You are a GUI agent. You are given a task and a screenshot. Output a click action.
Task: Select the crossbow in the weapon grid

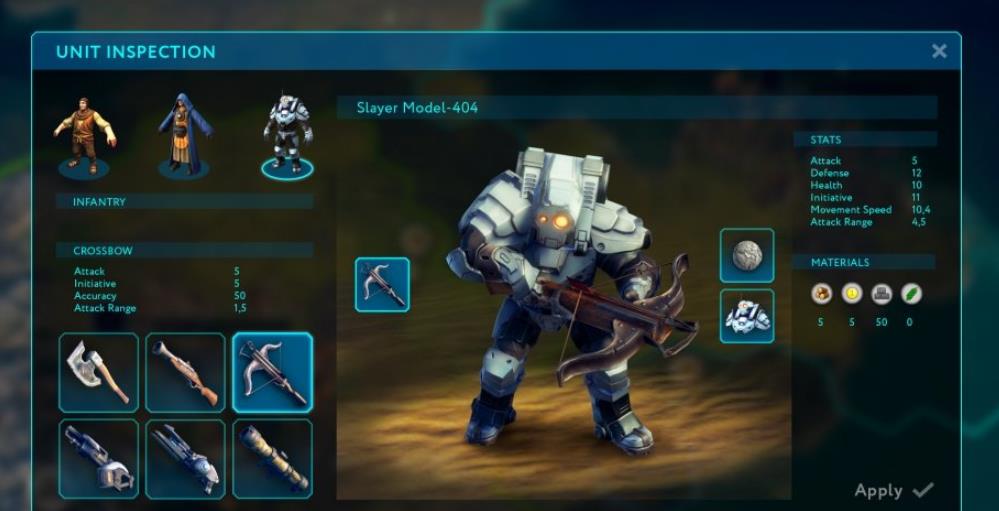point(272,373)
